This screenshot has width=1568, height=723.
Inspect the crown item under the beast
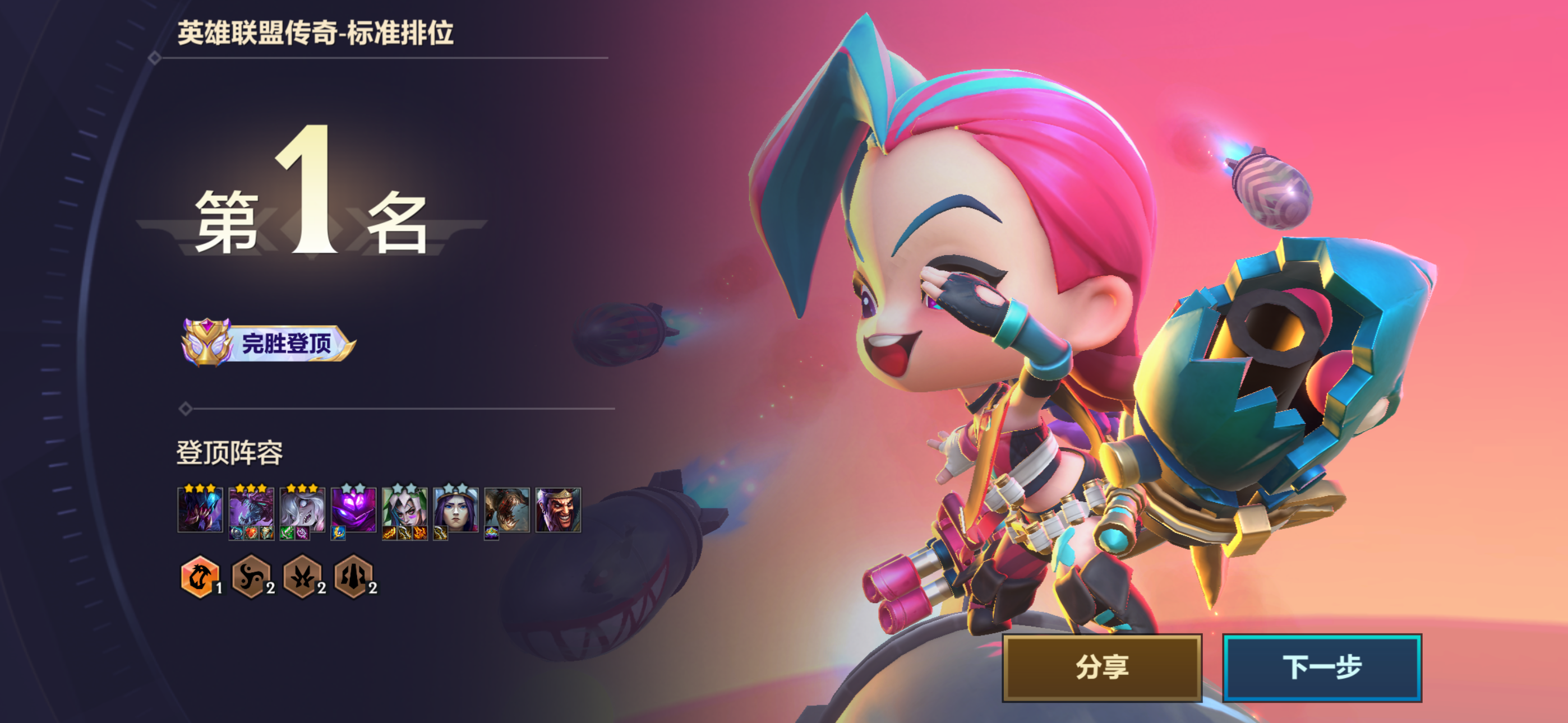pyautogui.click(x=491, y=534)
